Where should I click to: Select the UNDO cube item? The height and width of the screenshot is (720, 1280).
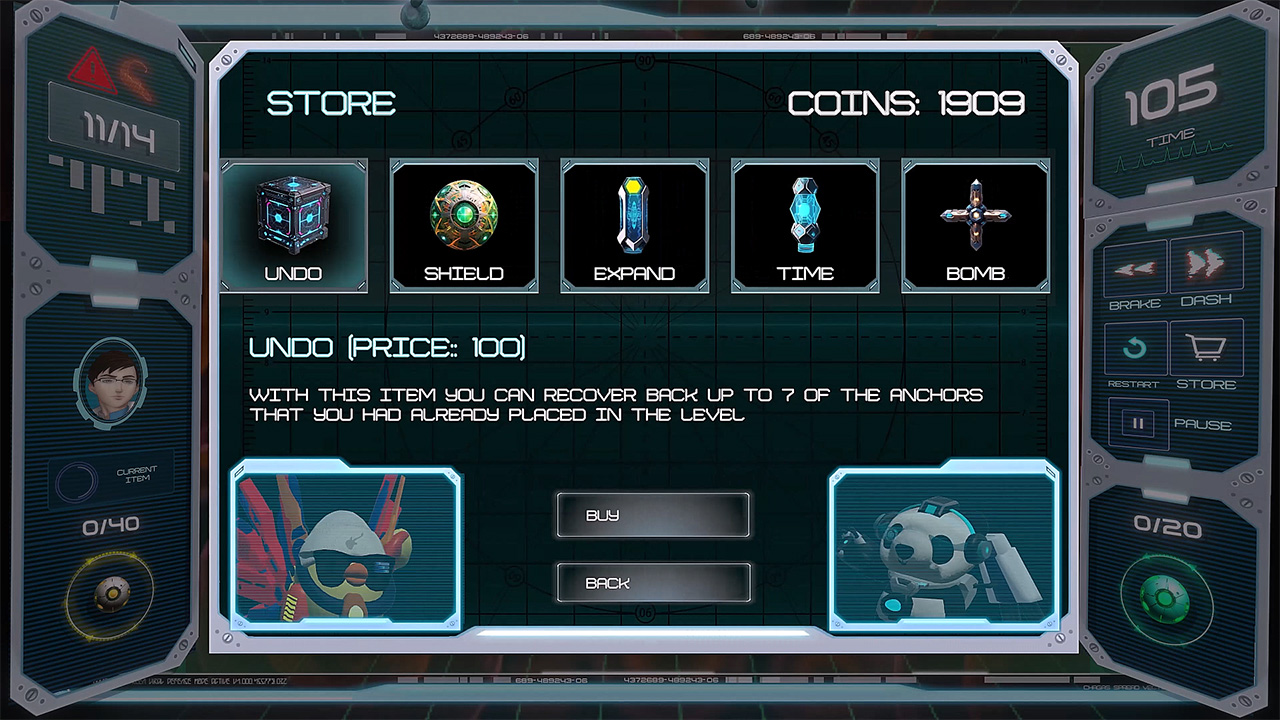(293, 215)
